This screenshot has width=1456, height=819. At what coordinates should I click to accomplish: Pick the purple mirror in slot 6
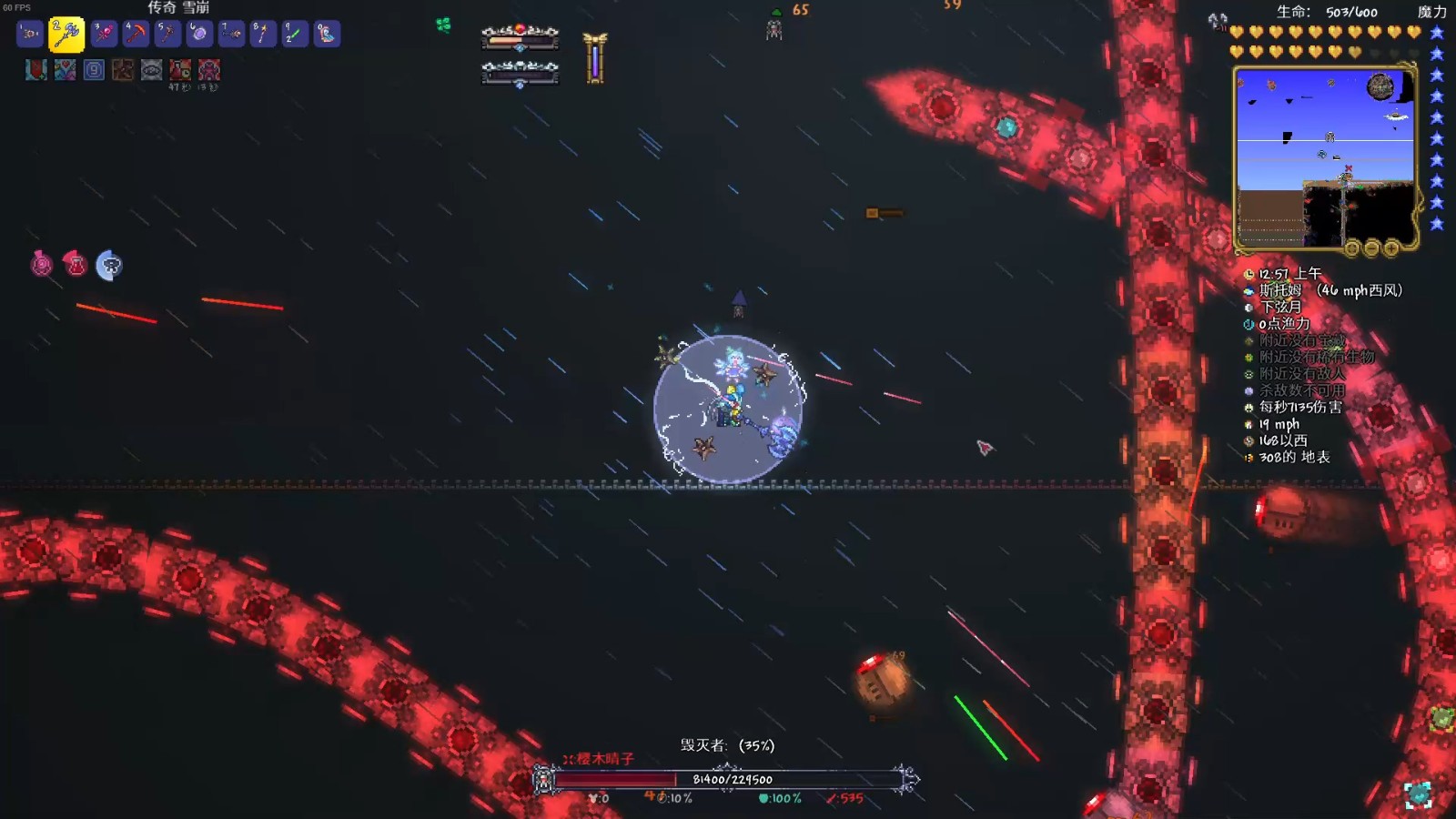point(199,34)
